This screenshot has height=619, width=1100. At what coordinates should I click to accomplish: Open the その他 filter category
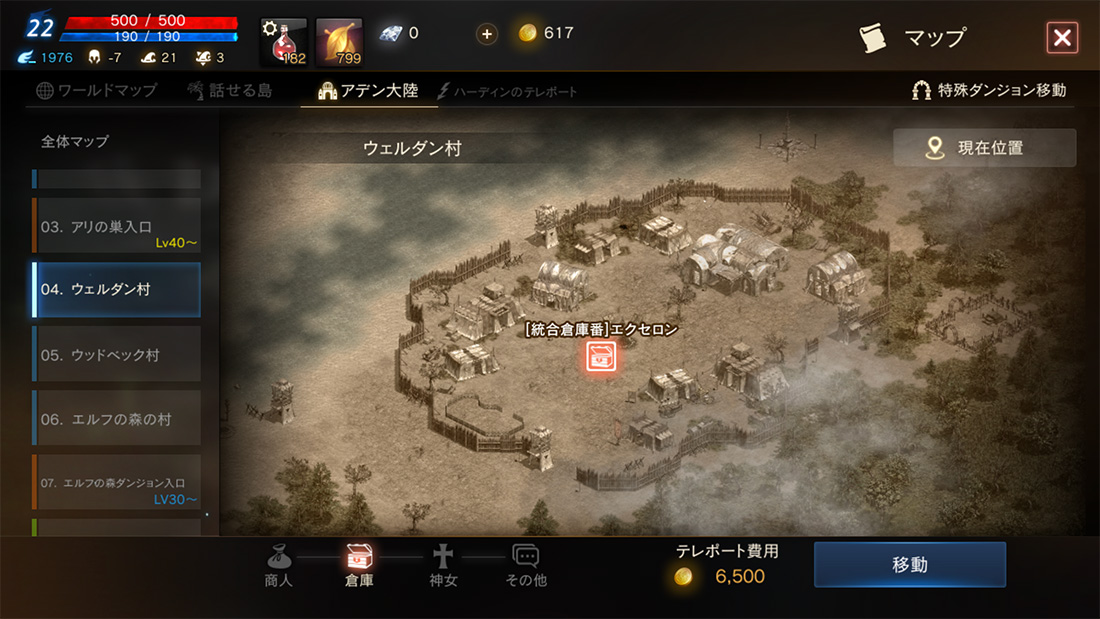pos(526,566)
